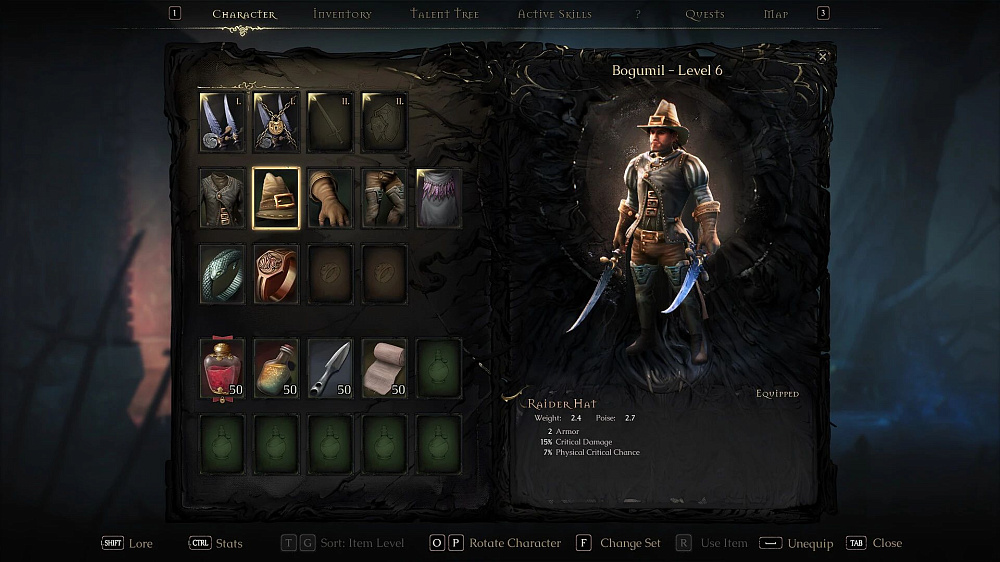Select the leather trousers slot
Screen dimensions: 1000x562
tap(384, 198)
